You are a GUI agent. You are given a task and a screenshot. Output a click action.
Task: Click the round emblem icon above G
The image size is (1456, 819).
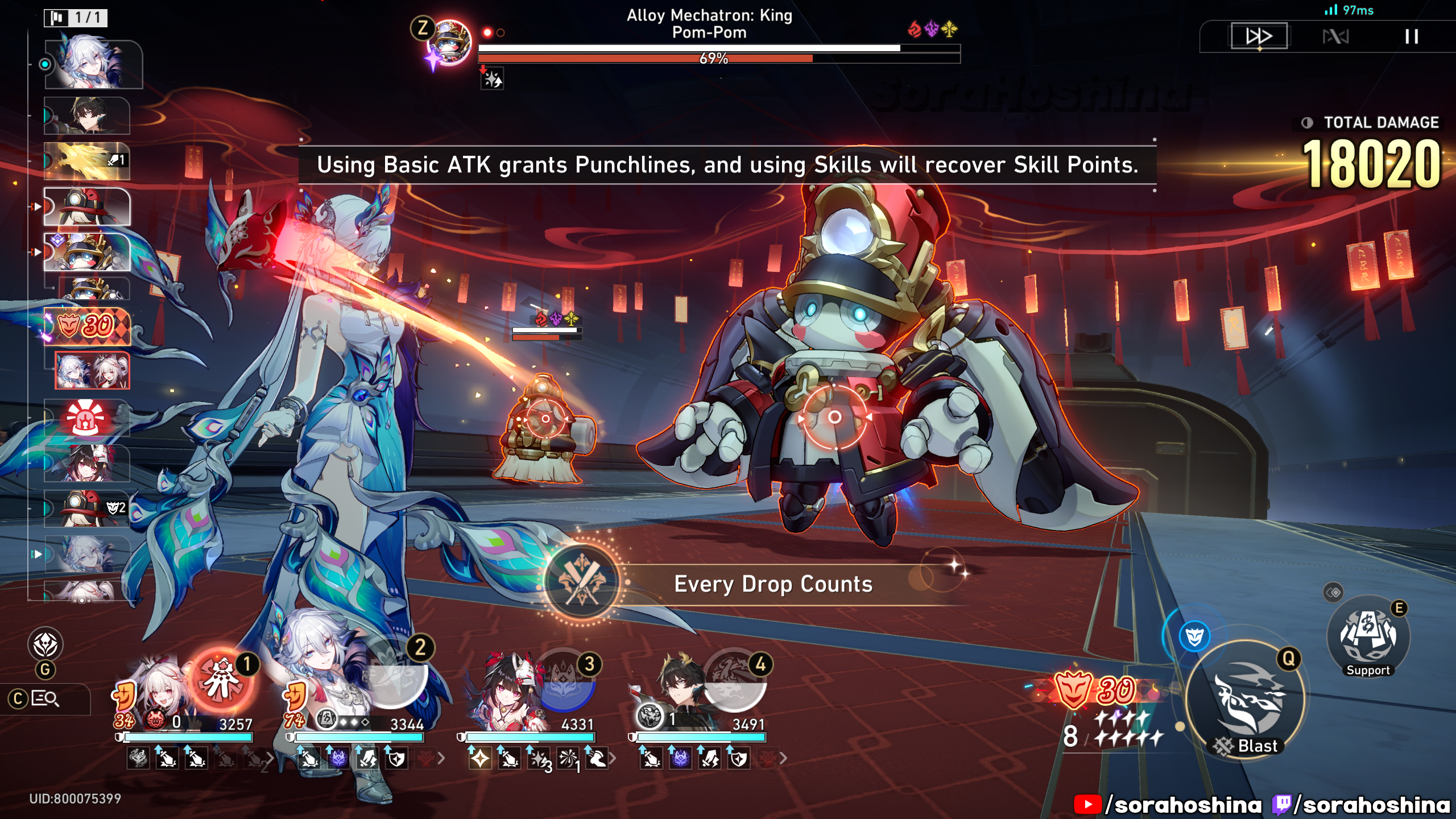pyautogui.click(x=45, y=645)
